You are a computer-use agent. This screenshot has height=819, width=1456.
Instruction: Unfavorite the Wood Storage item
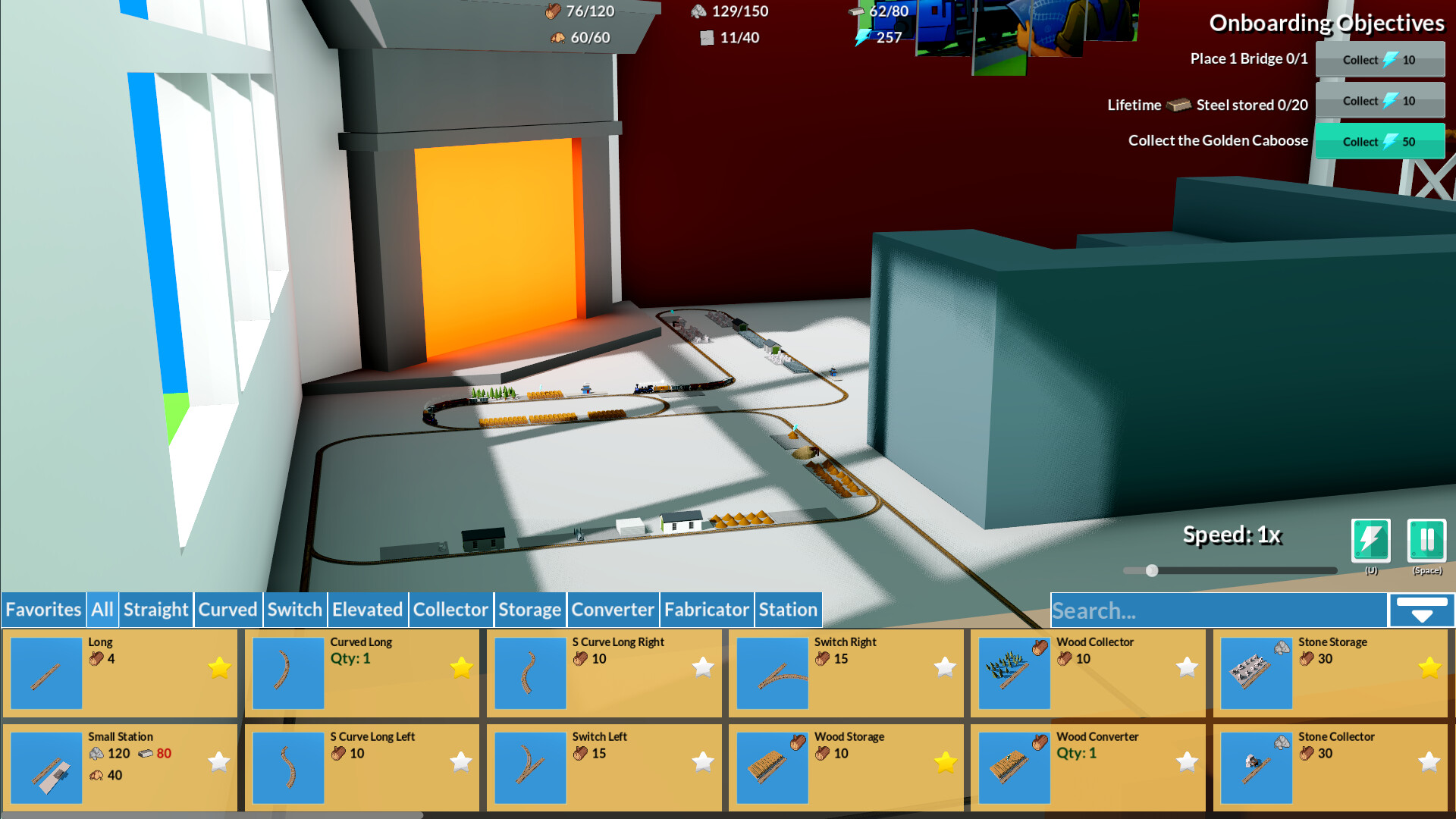944,762
